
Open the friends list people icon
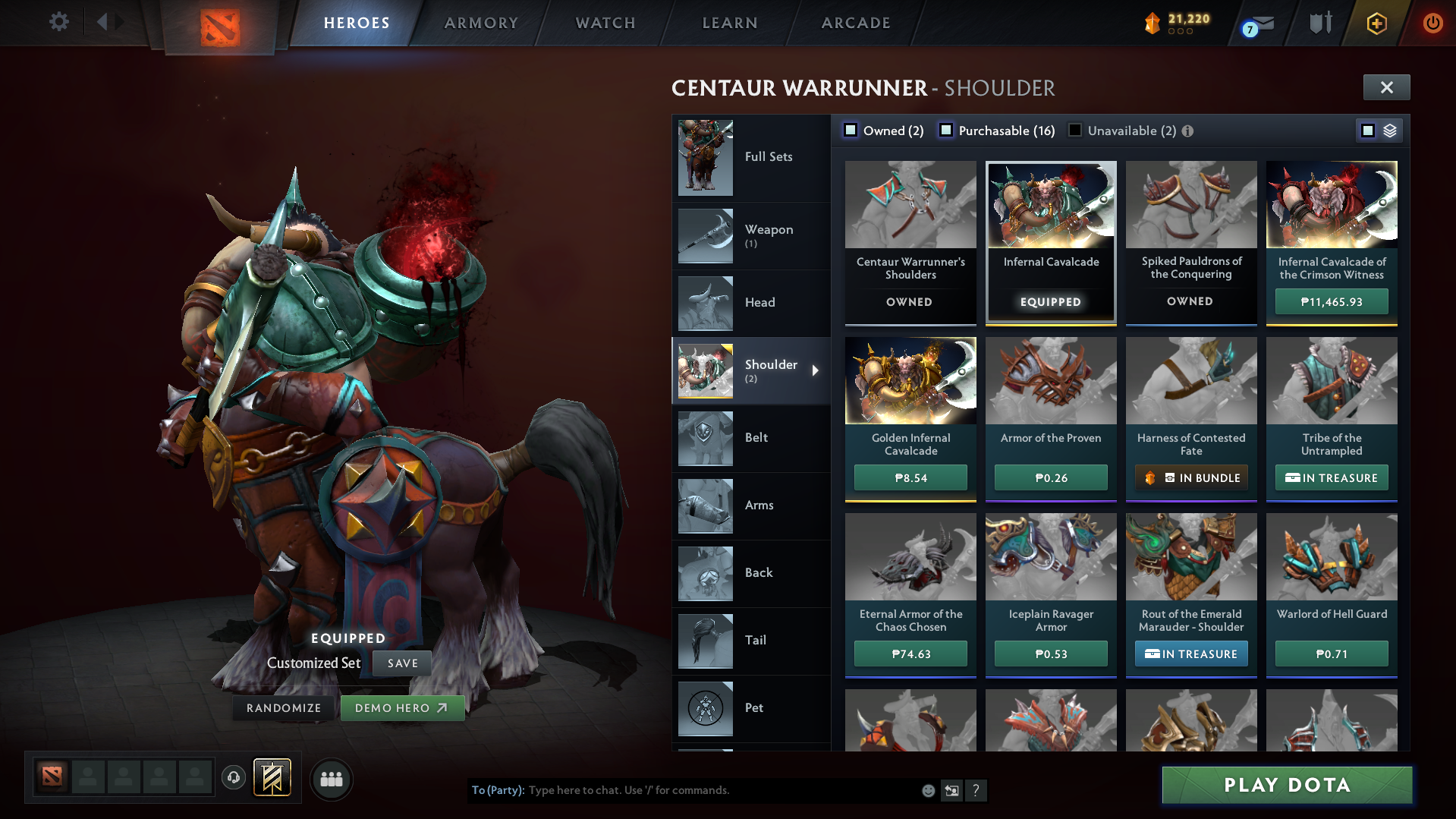332,779
